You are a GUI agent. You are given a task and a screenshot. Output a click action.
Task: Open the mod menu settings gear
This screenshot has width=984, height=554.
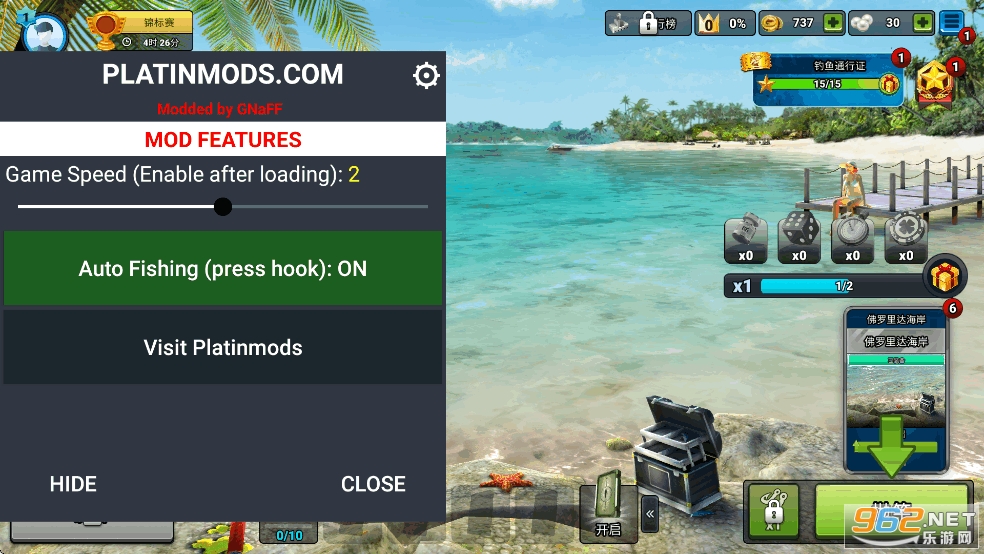[426, 76]
